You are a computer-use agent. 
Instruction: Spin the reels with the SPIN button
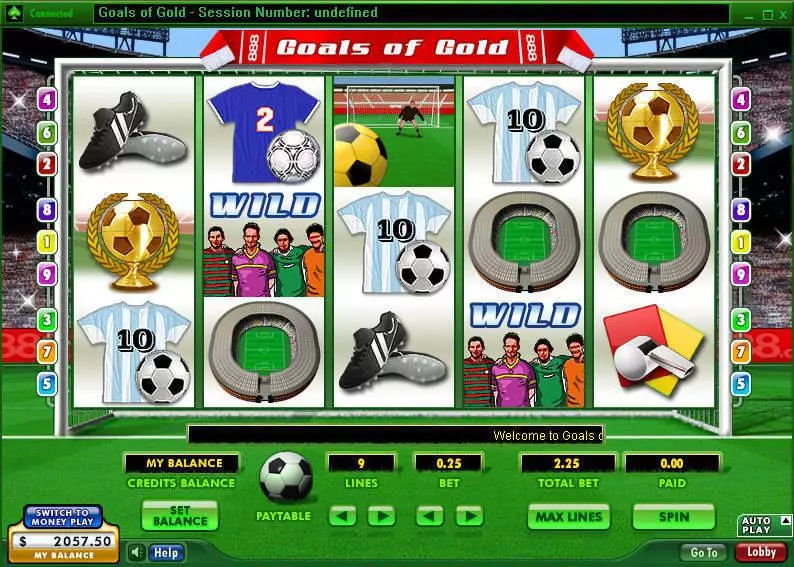[673, 517]
